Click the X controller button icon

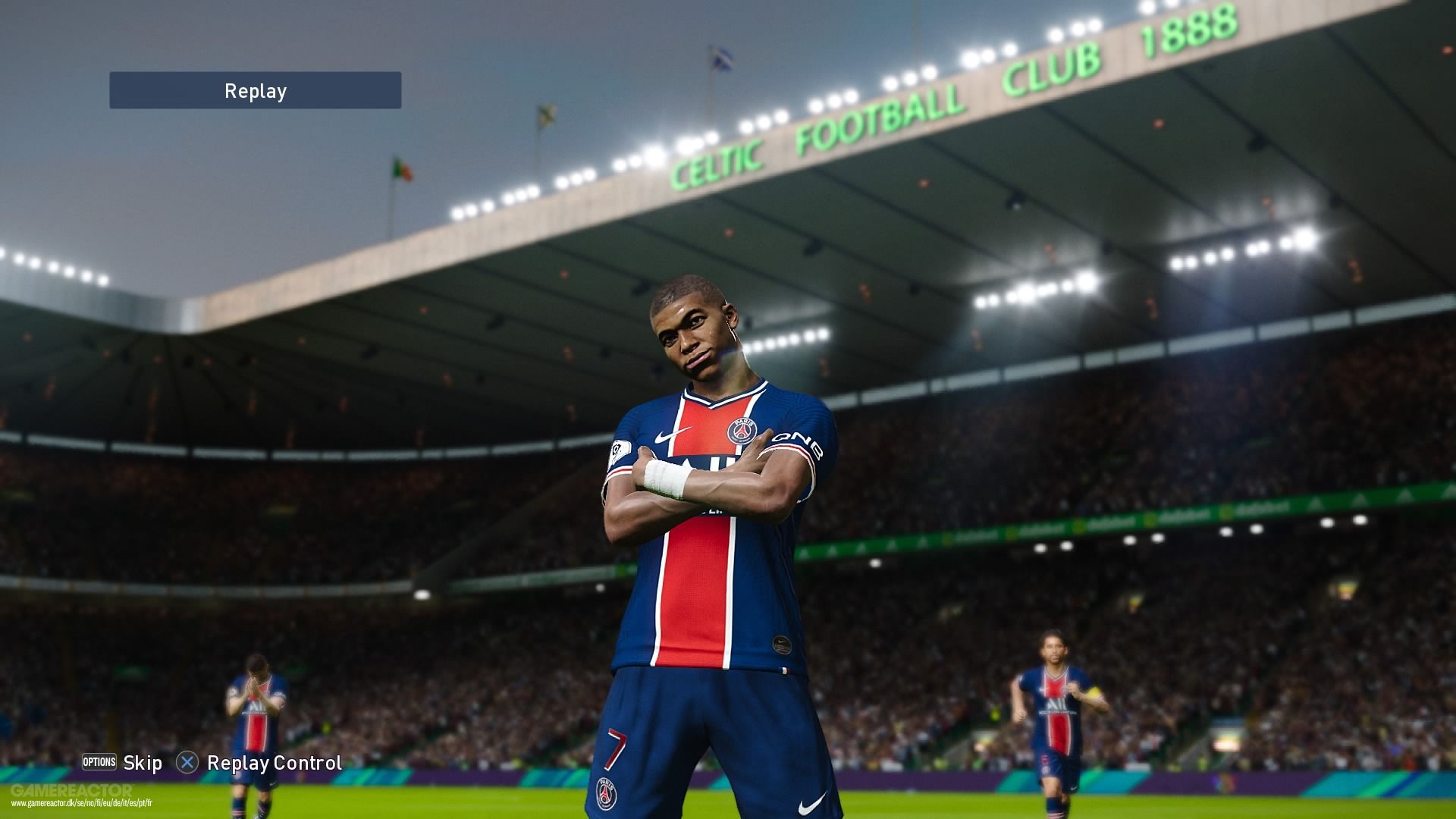187,763
